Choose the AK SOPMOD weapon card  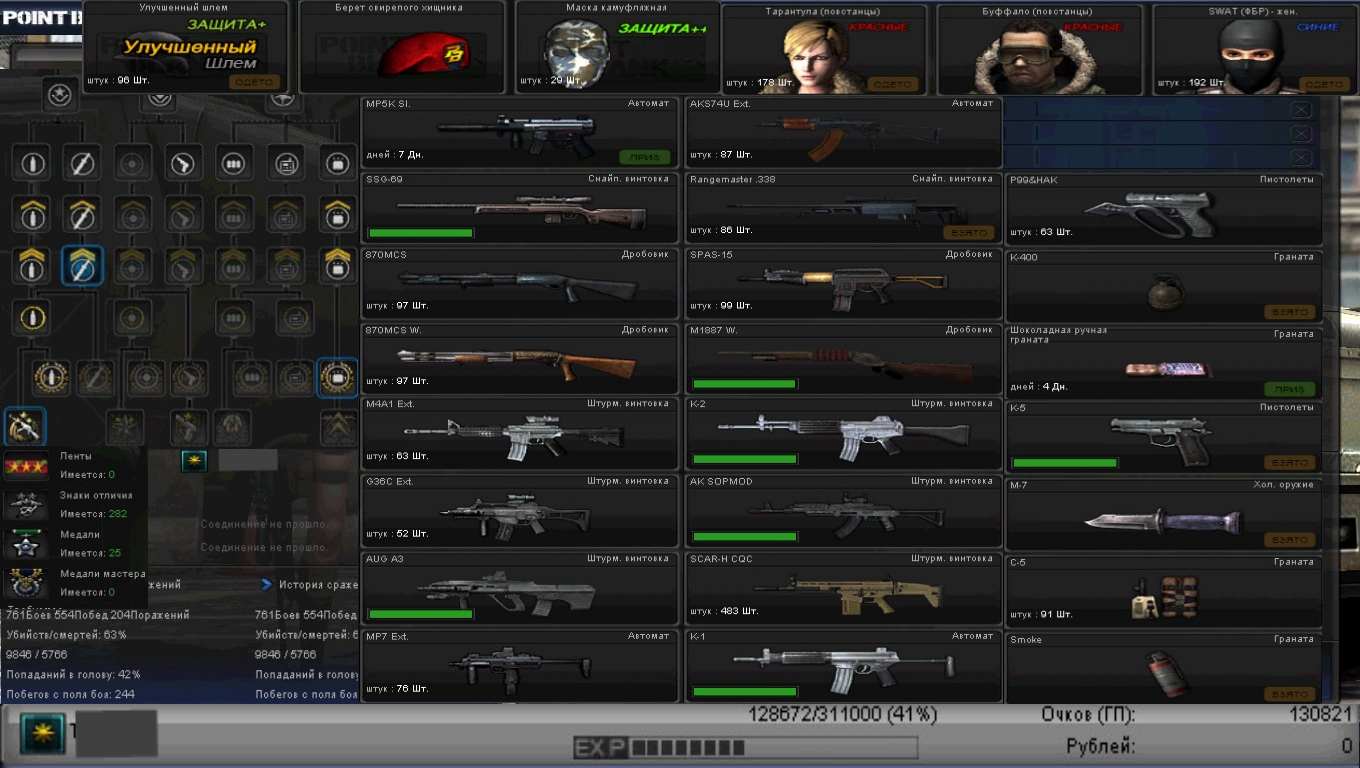pyautogui.click(x=843, y=511)
